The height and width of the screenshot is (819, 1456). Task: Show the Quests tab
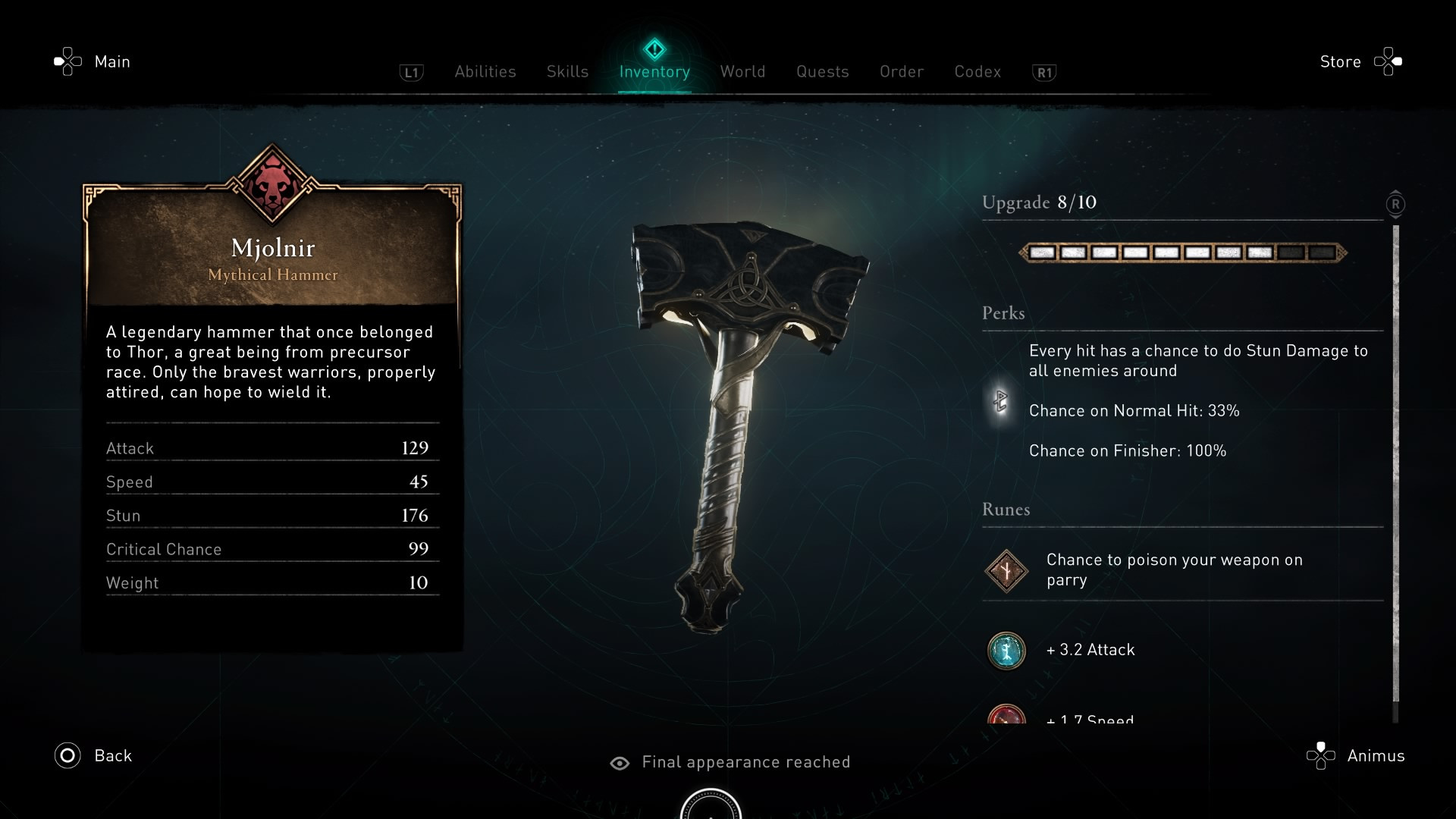click(822, 71)
